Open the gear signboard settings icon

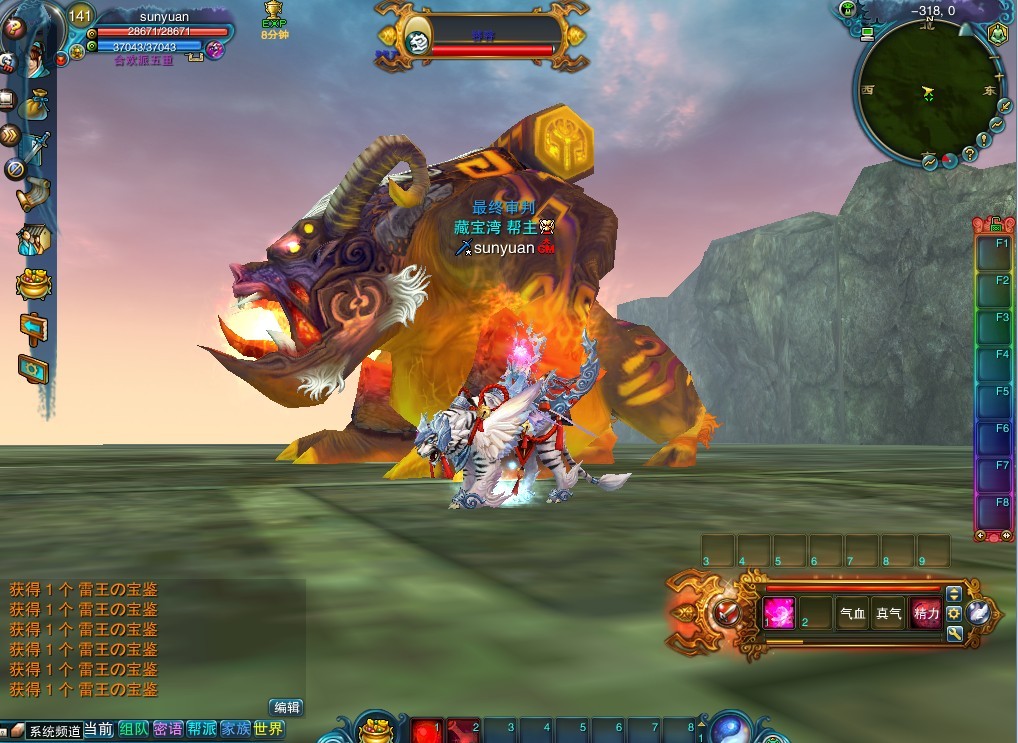(x=33, y=369)
